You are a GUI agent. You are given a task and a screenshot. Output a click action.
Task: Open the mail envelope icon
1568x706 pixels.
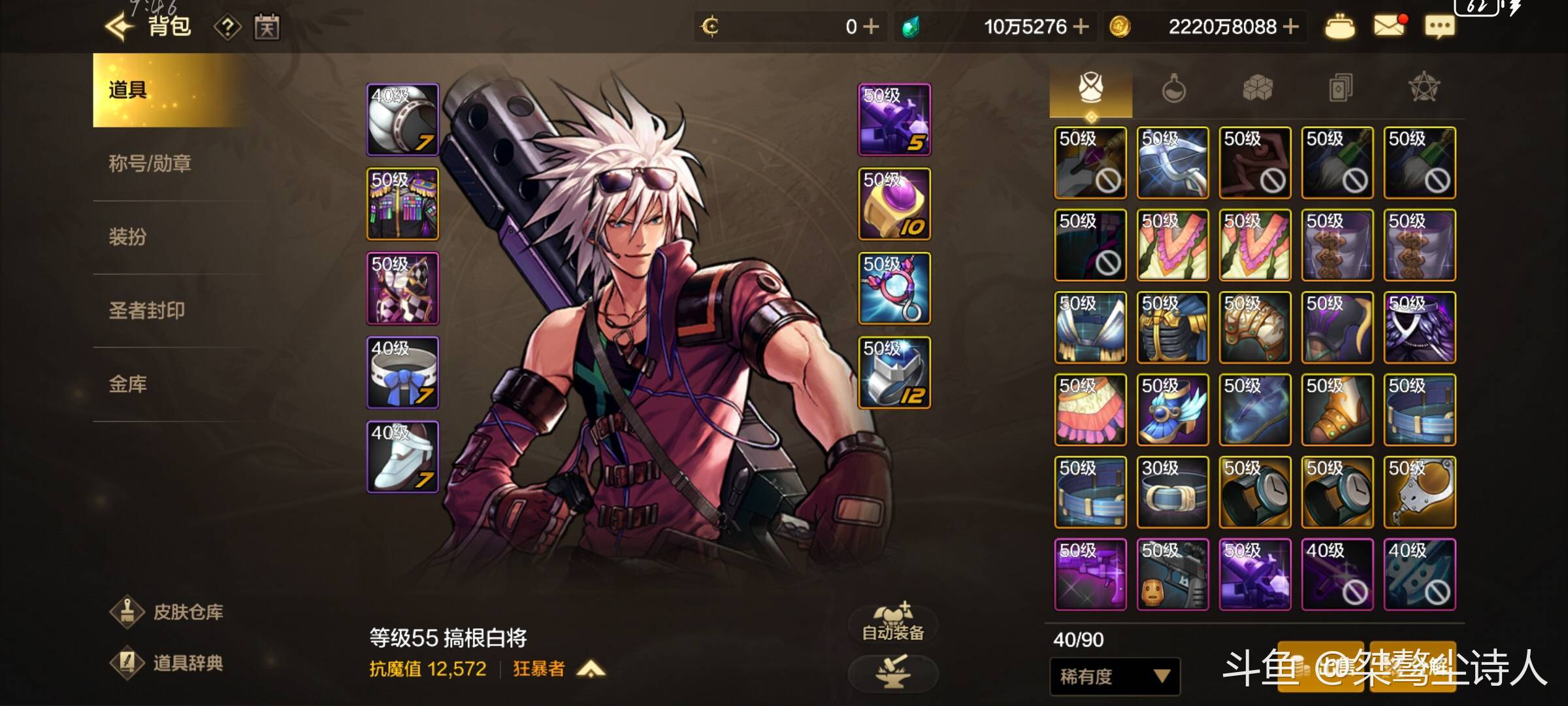click(x=1388, y=27)
